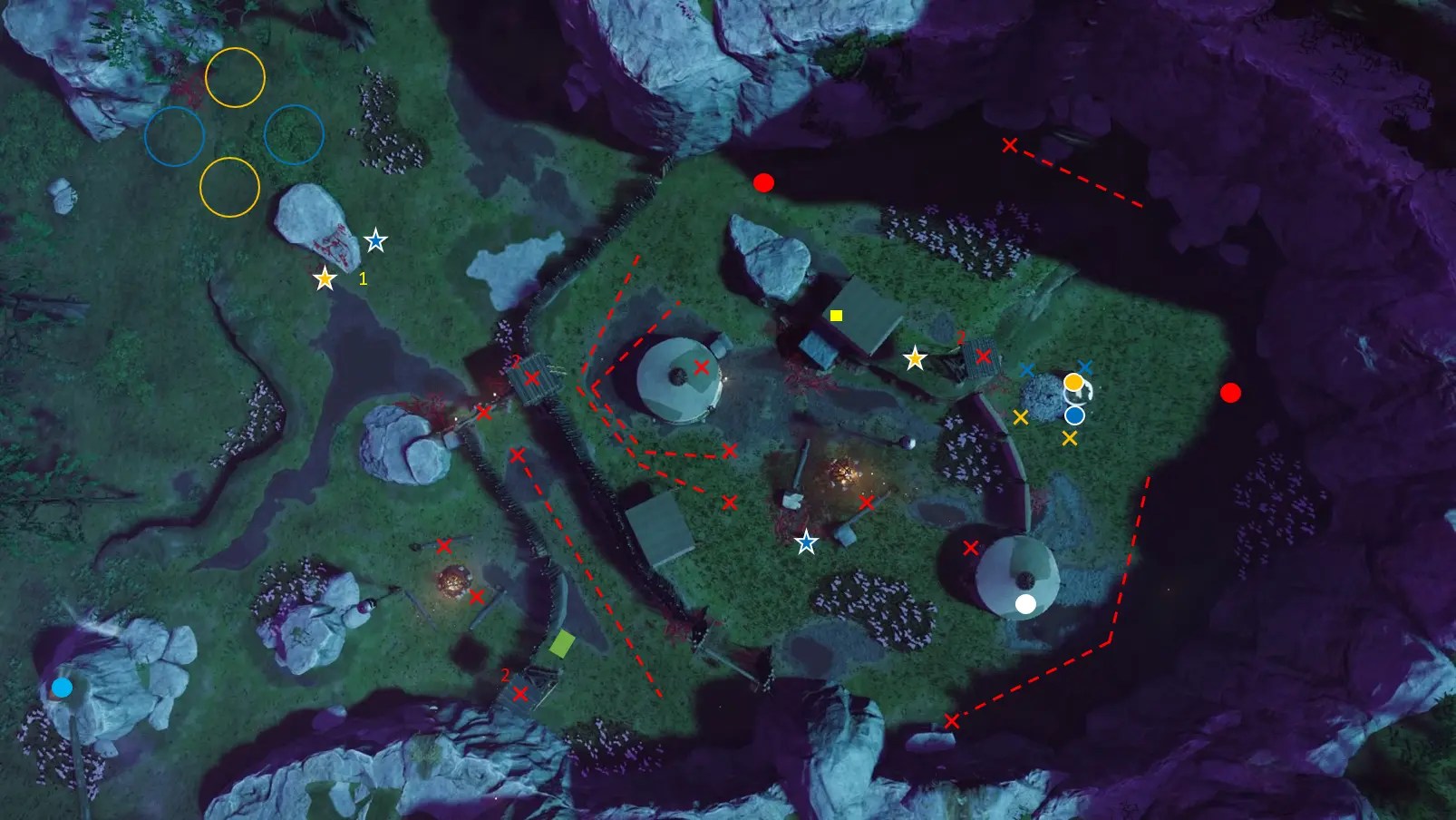The width and height of the screenshot is (1456, 820).
Task: Choose the light cyan dot marker
Action: tap(62, 688)
